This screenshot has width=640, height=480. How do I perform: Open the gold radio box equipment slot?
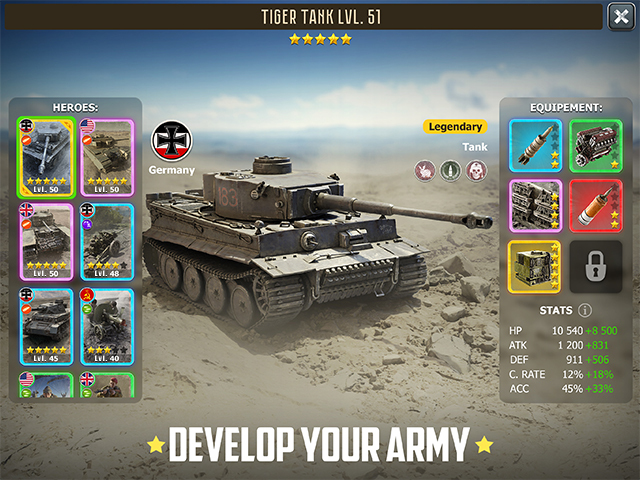(535, 267)
